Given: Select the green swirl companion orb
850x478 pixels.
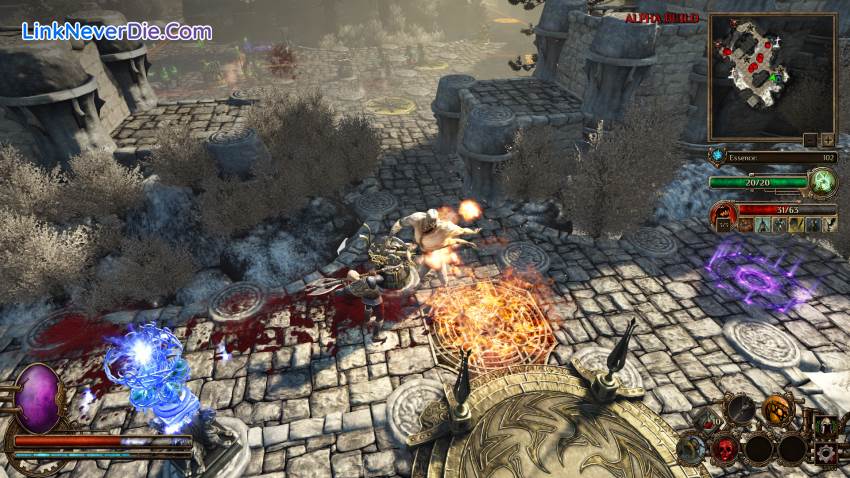Looking at the screenshot, I should pos(823,181).
